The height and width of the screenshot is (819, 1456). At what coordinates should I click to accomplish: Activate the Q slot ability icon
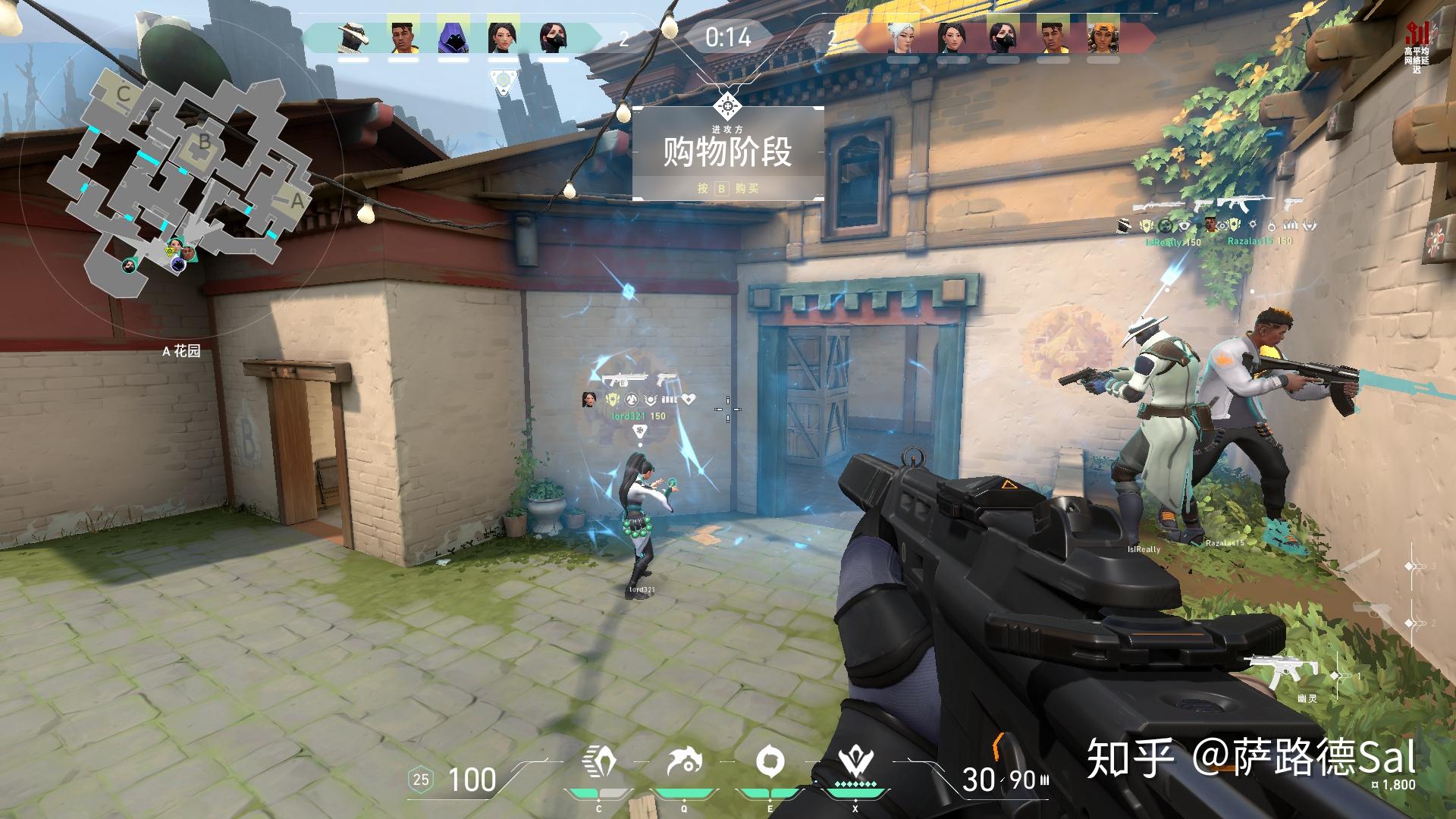tap(684, 762)
